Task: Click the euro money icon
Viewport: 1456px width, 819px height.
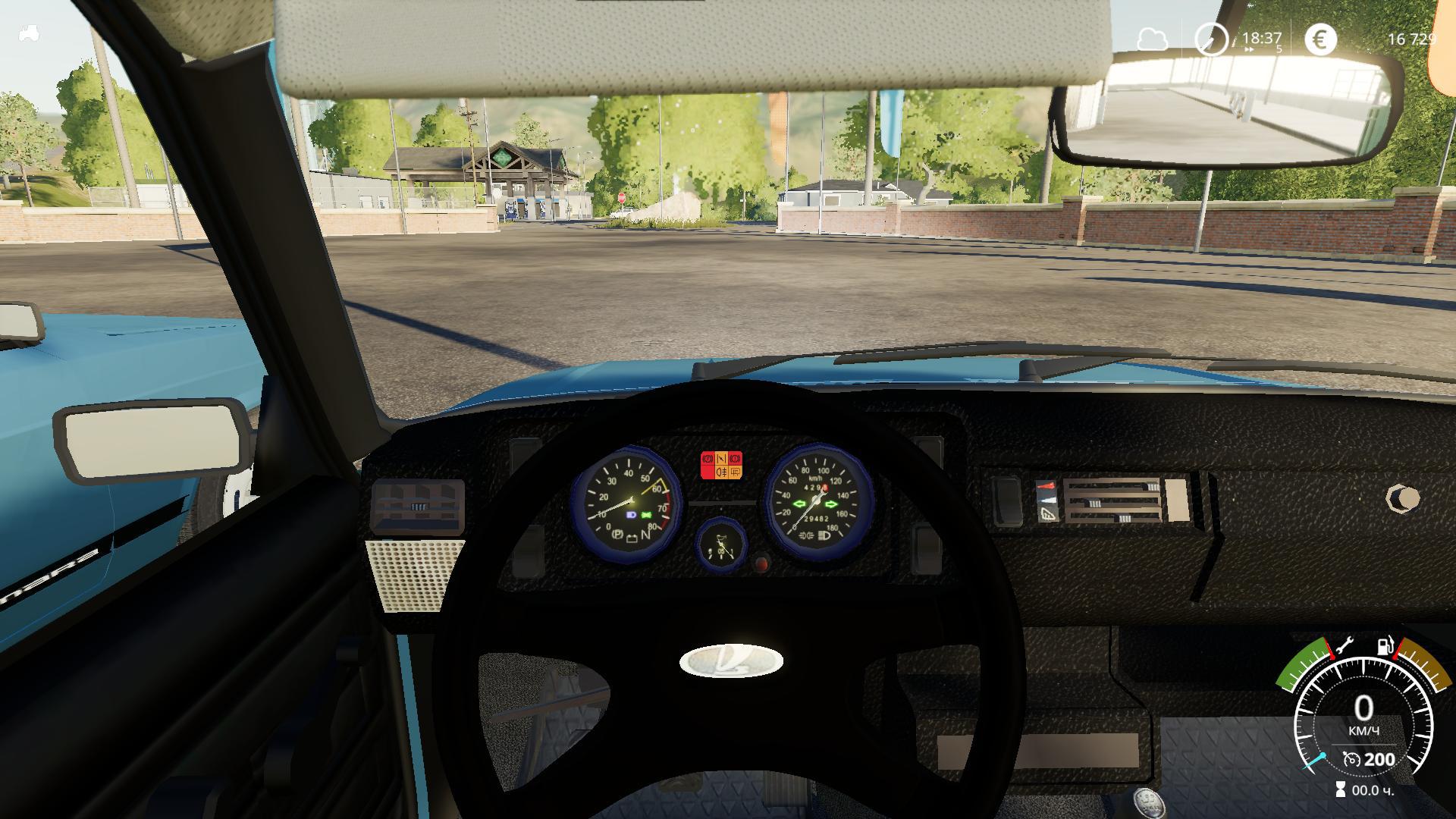Action: (1320, 39)
